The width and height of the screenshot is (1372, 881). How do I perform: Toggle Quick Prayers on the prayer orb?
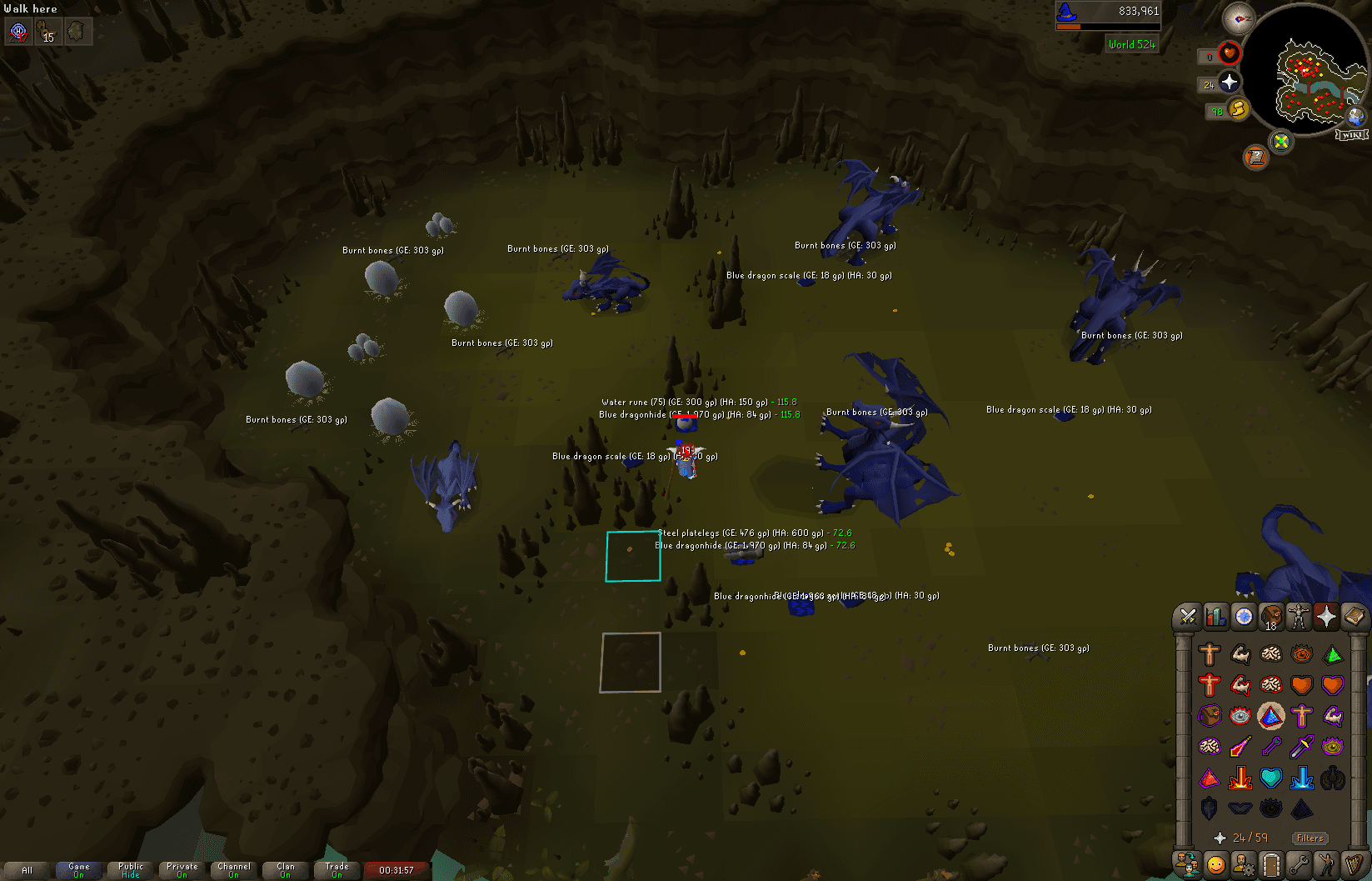pos(1229,83)
